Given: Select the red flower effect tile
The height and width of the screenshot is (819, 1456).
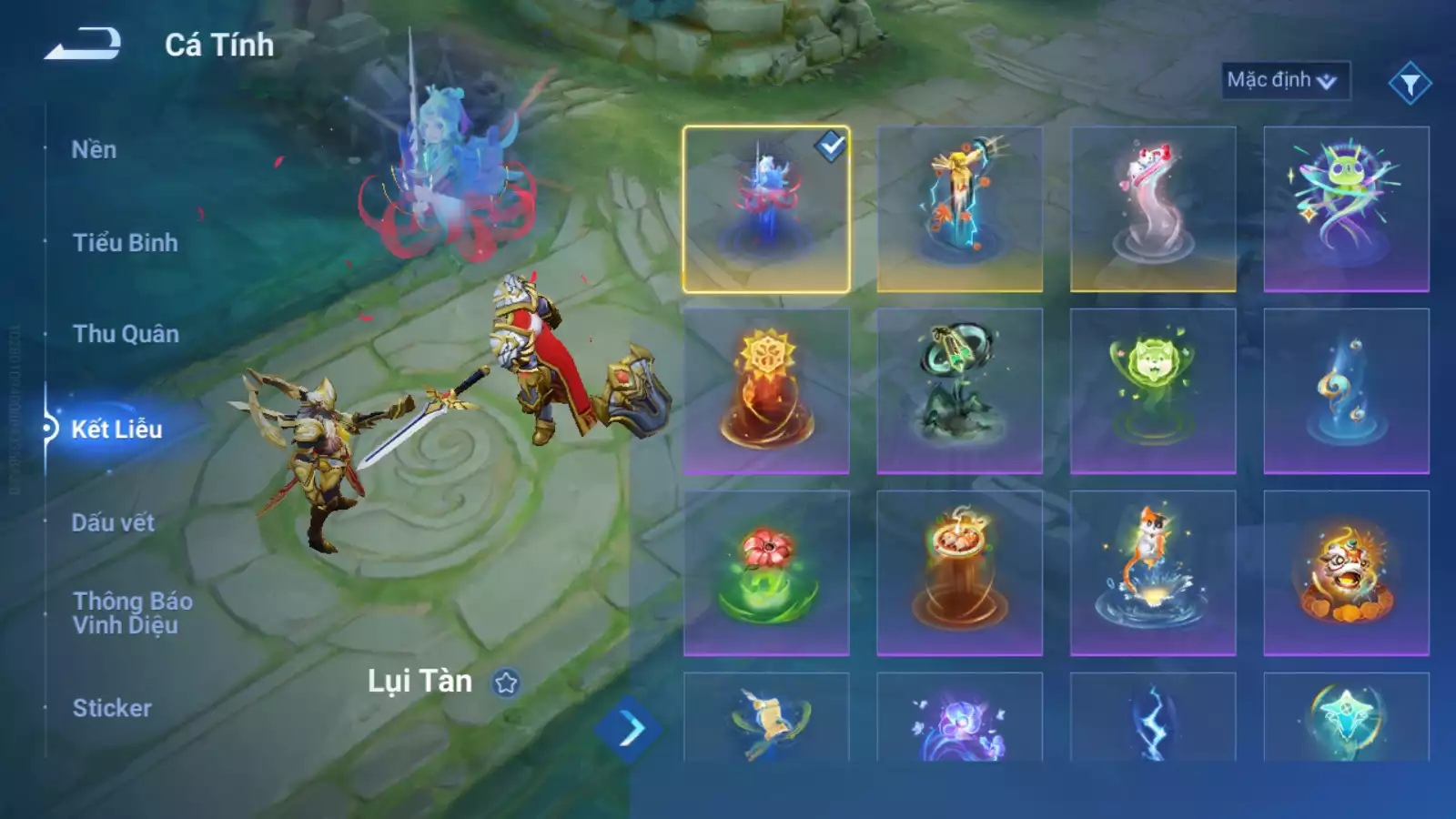Looking at the screenshot, I should tap(766, 573).
